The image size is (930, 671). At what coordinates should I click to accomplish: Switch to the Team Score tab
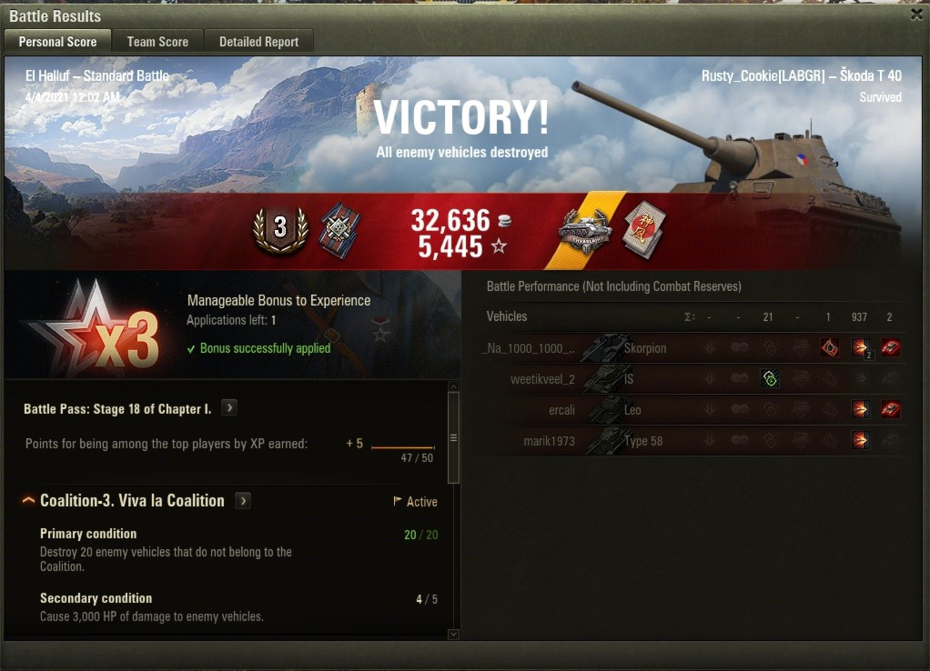pyautogui.click(x=157, y=42)
